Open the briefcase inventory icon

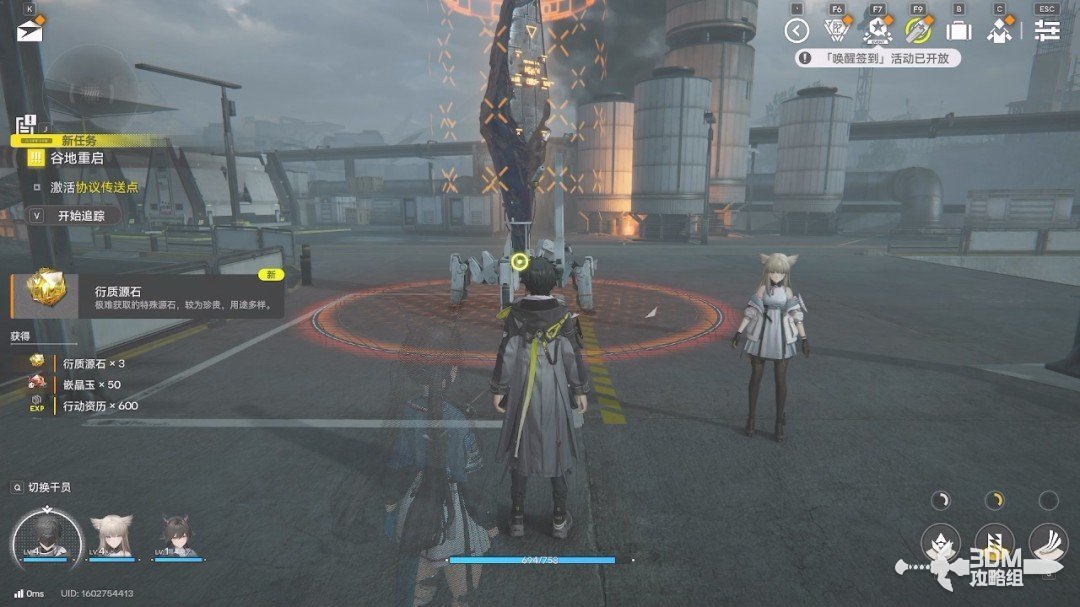[959, 30]
